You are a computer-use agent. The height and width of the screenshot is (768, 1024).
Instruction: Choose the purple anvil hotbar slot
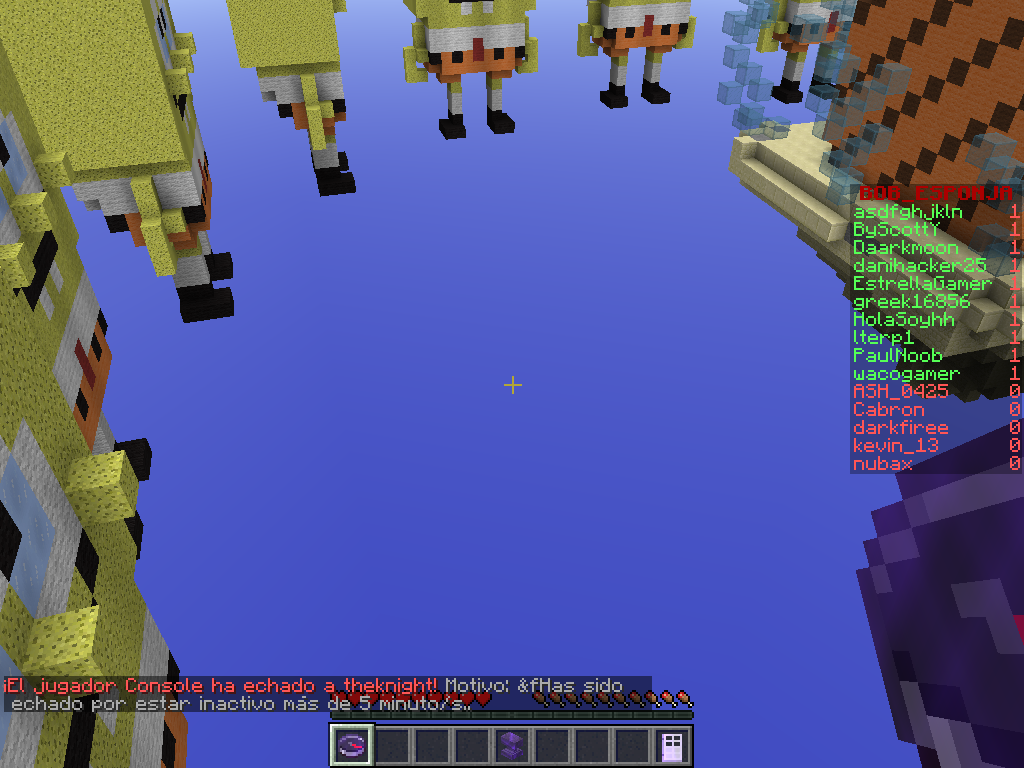(512, 745)
